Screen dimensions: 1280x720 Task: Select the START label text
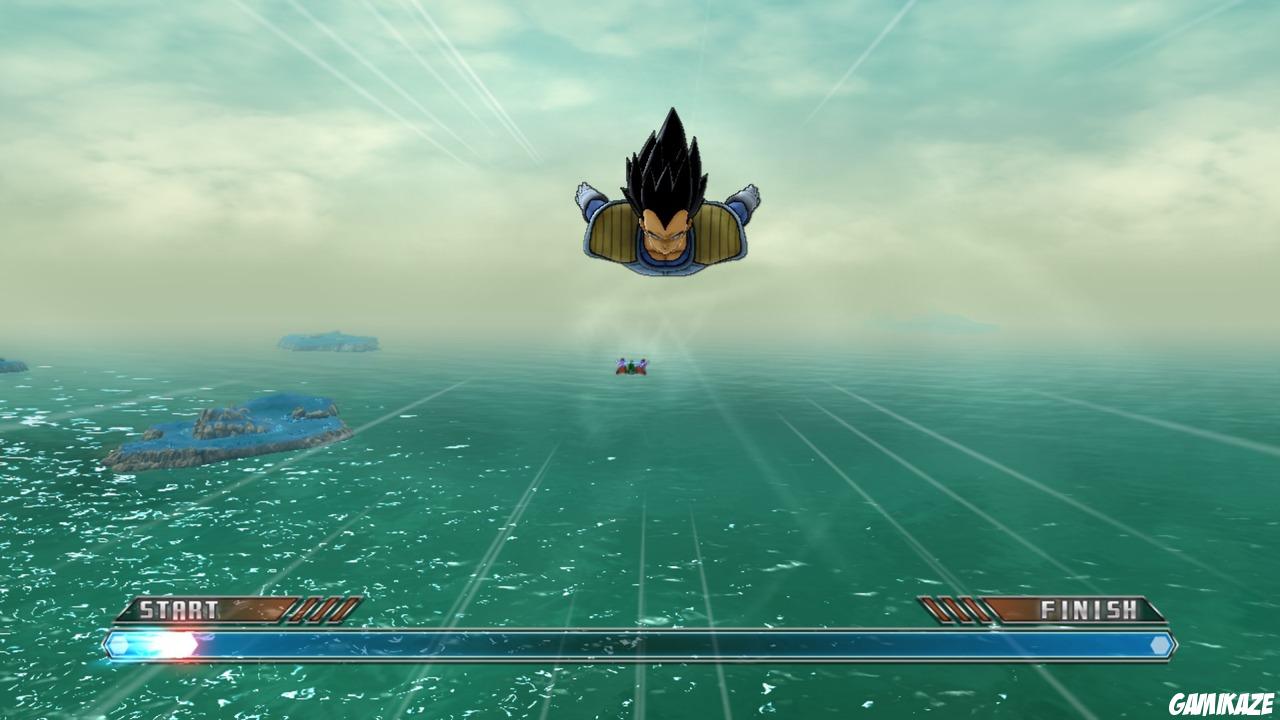[180, 607]
